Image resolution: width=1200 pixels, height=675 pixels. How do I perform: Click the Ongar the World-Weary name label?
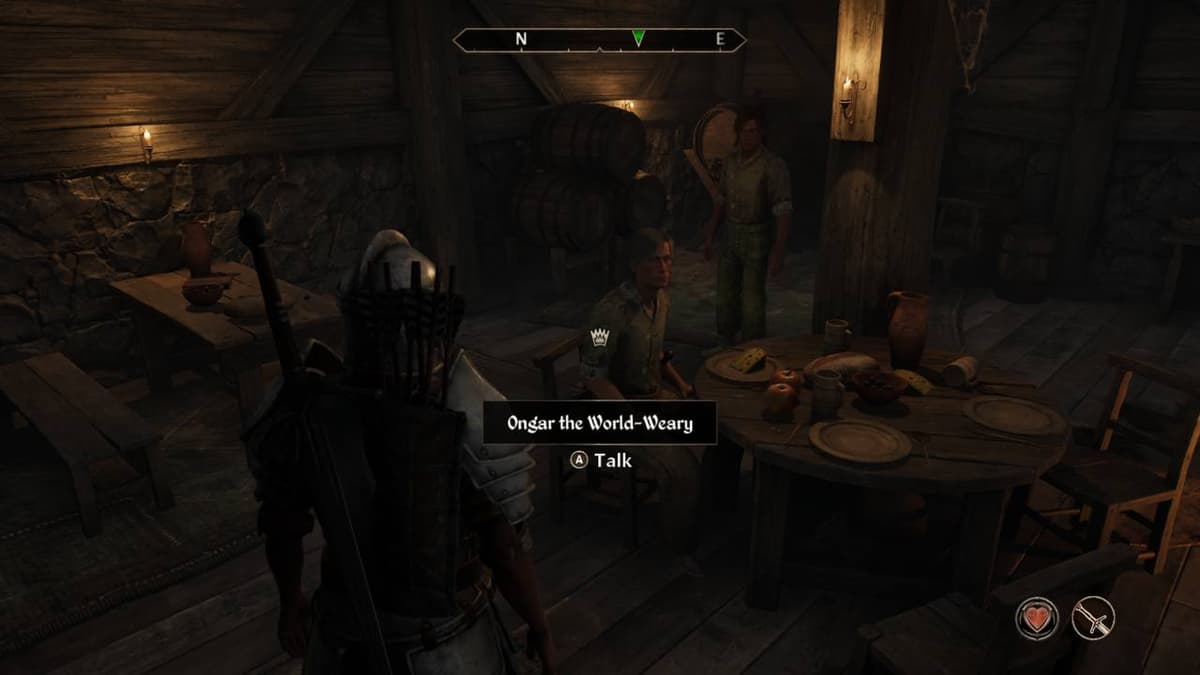[600, 423]
